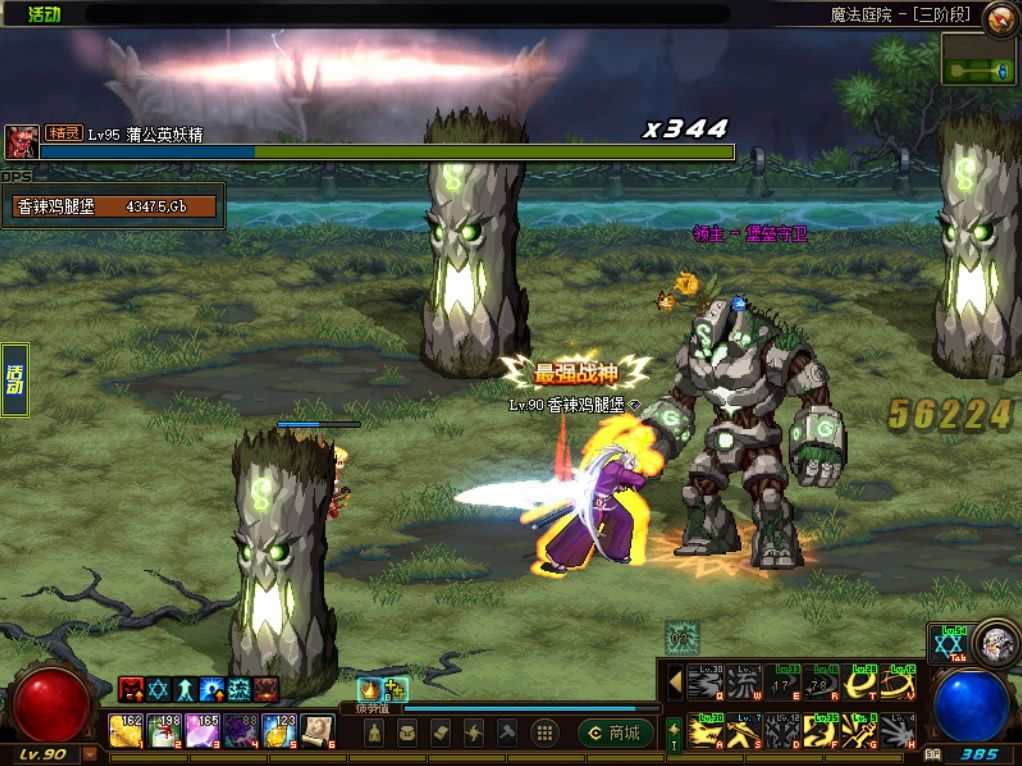Image resolution: width=1022 pixels, height=766 pixels.
Task: Trigger the hexagram awakening skill on Tab
Action: coord(947,645)
